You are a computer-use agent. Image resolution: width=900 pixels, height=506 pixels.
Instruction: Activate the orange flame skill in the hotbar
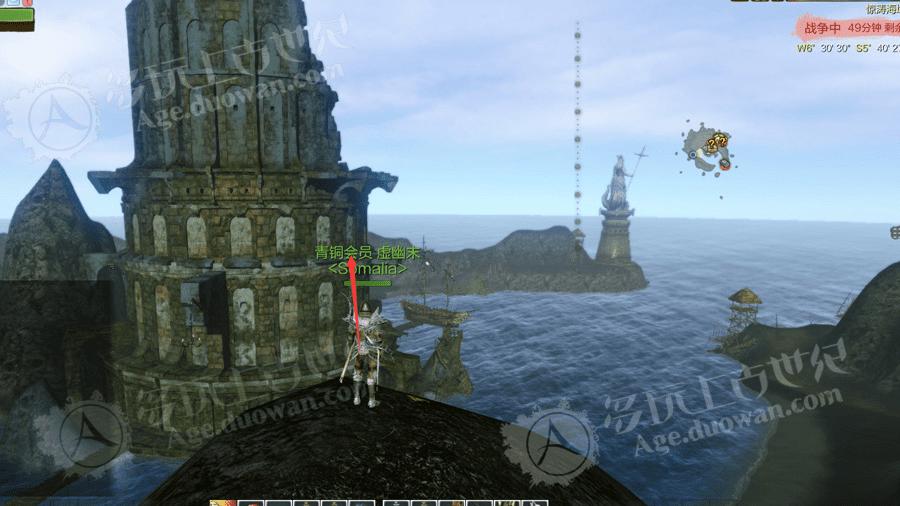[x=222, y=503]
